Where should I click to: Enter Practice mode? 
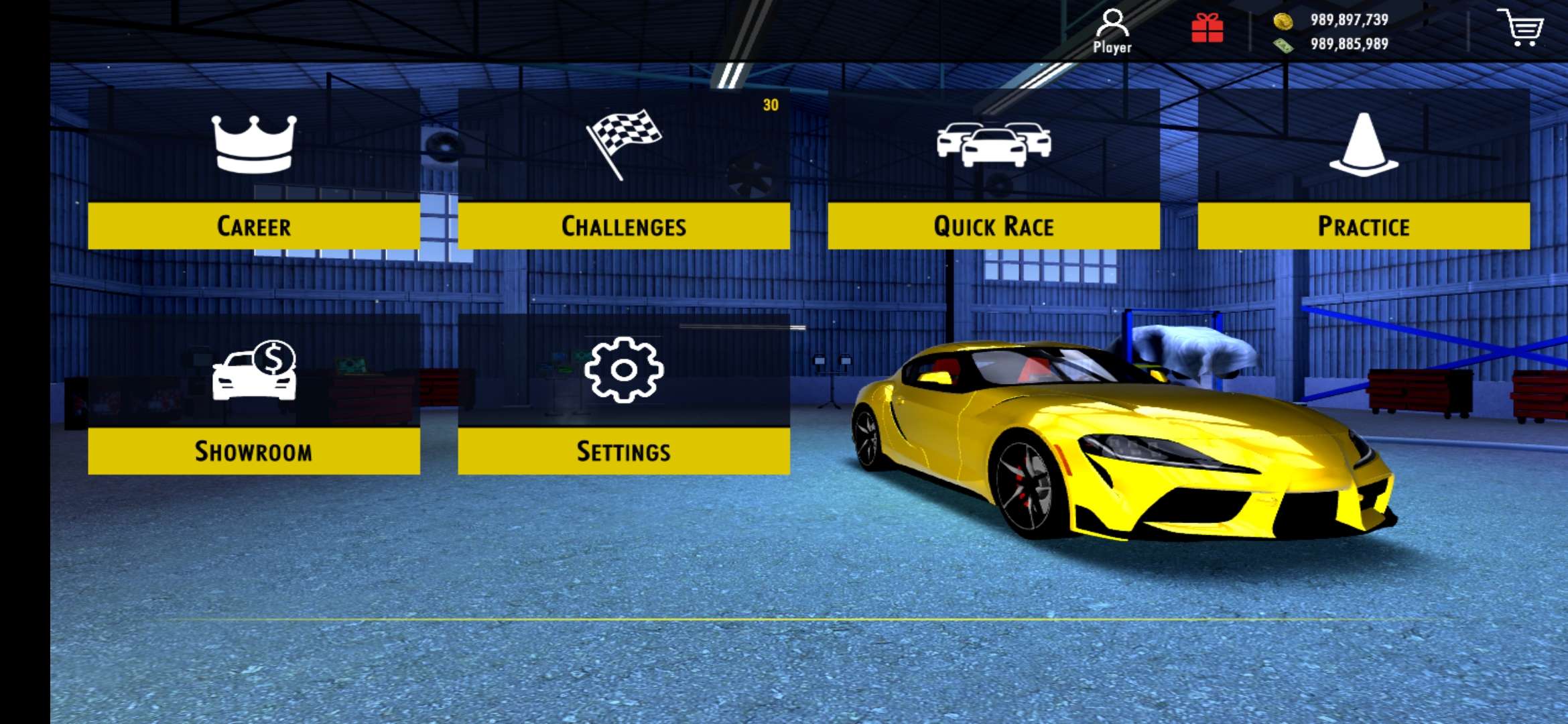[x=1365, y=227]
